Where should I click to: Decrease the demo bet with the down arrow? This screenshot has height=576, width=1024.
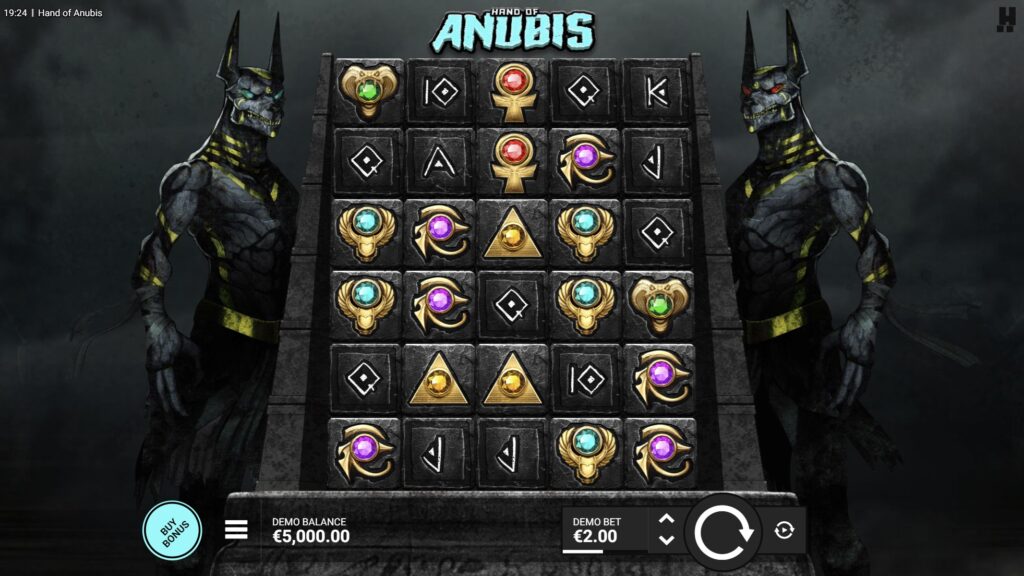point(667,540)
